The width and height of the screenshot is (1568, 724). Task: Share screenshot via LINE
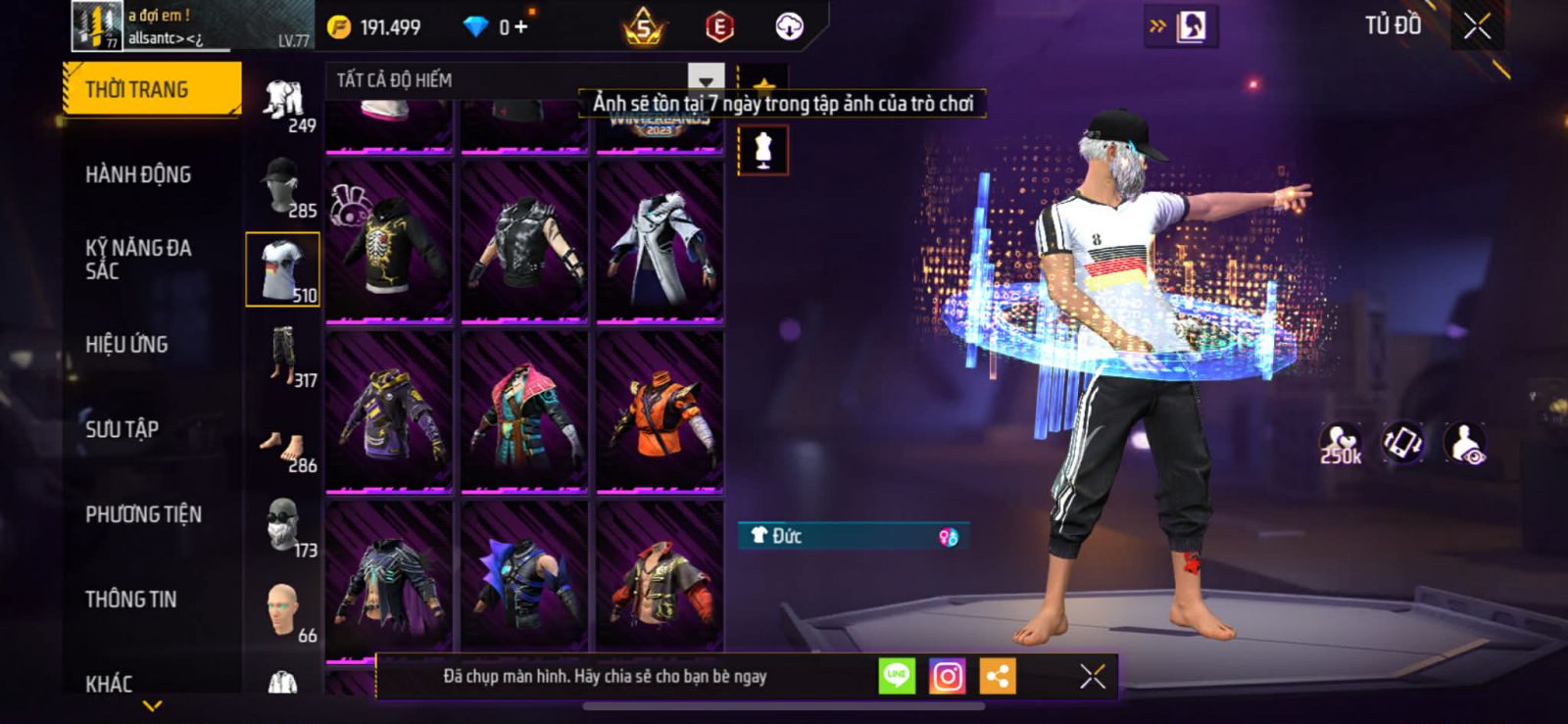896,676
